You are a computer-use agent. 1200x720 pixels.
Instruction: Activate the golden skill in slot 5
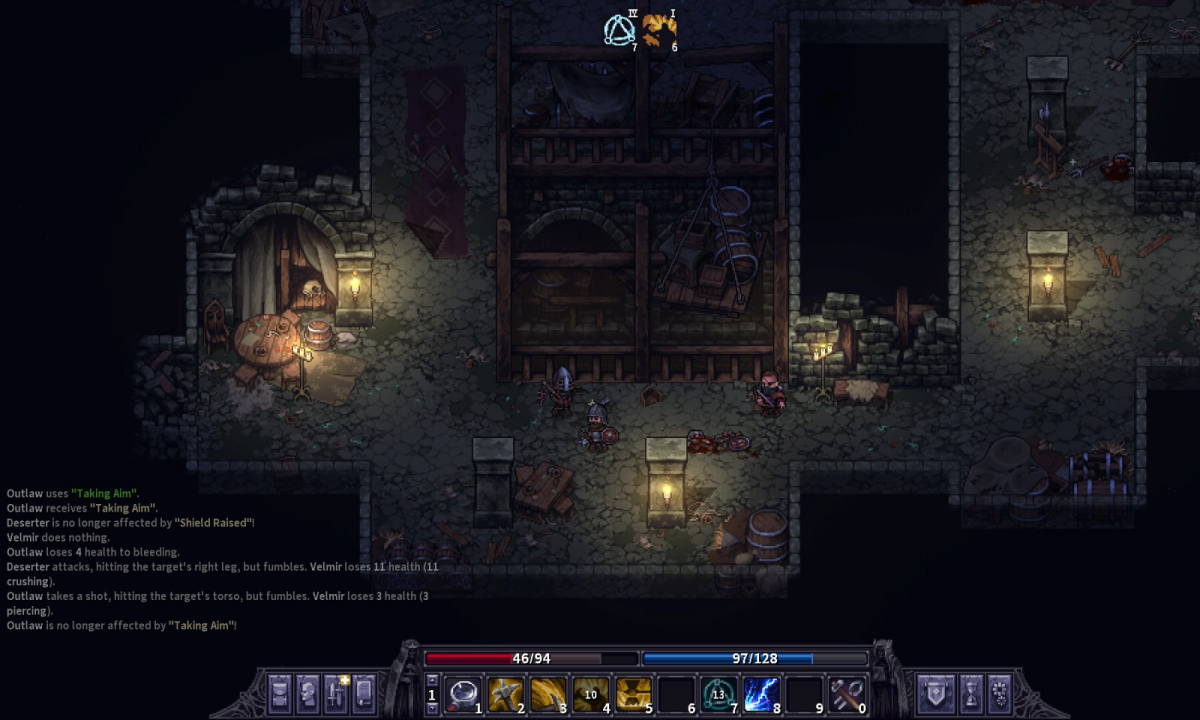coord(633,693)
